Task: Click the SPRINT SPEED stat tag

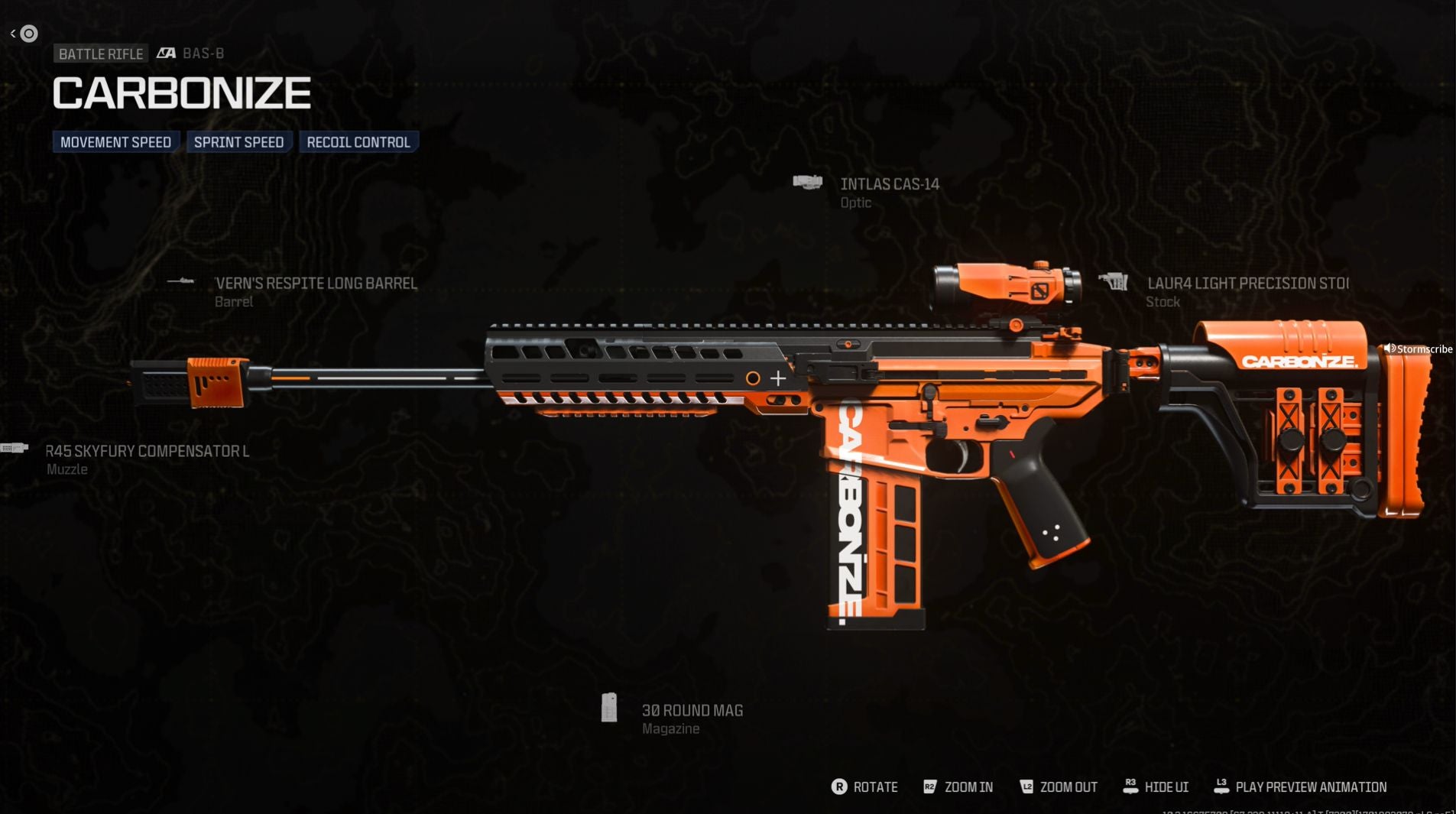Action: point(239,141)
